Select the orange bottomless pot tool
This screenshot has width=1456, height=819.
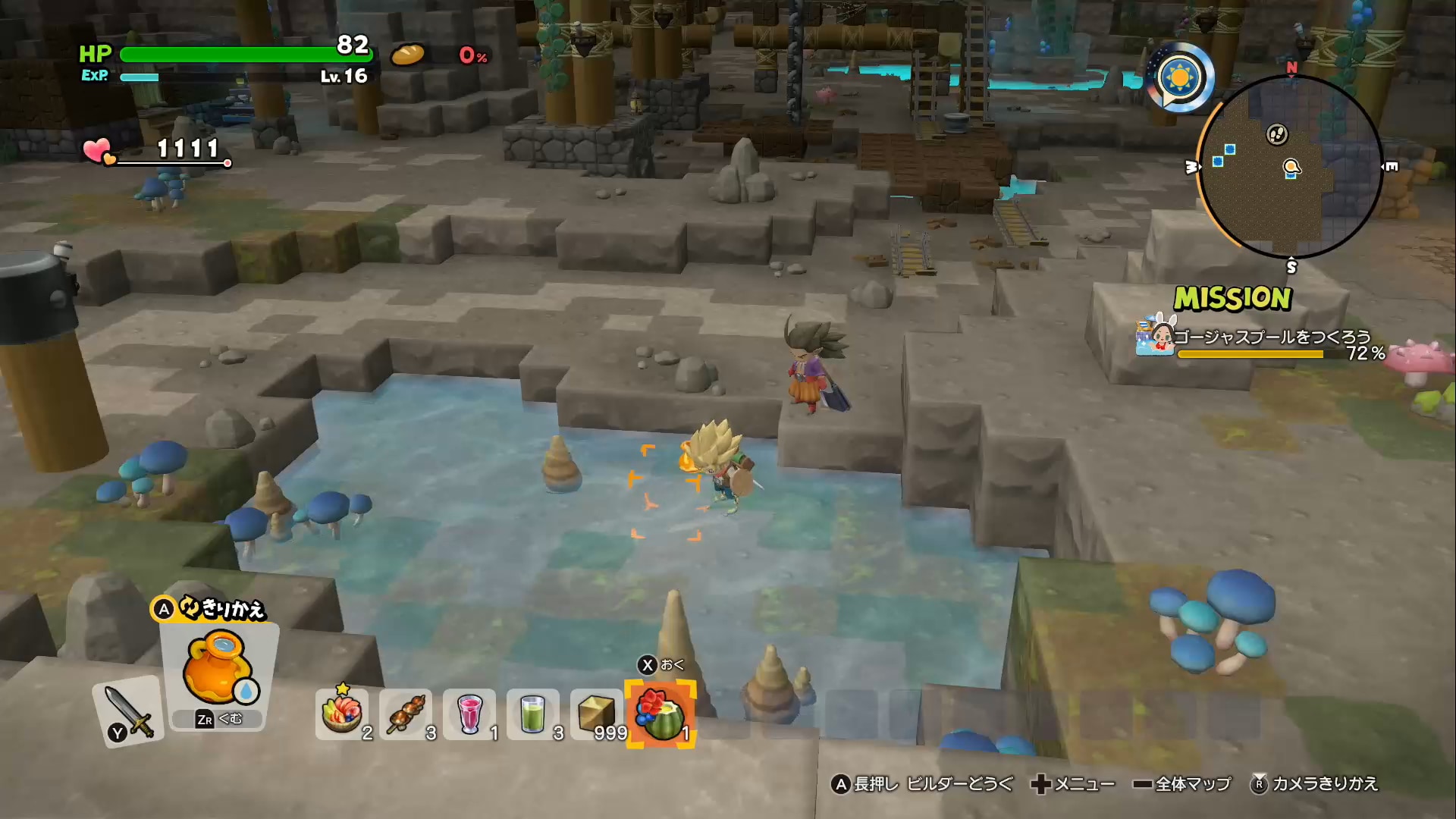tap(218, 669)
